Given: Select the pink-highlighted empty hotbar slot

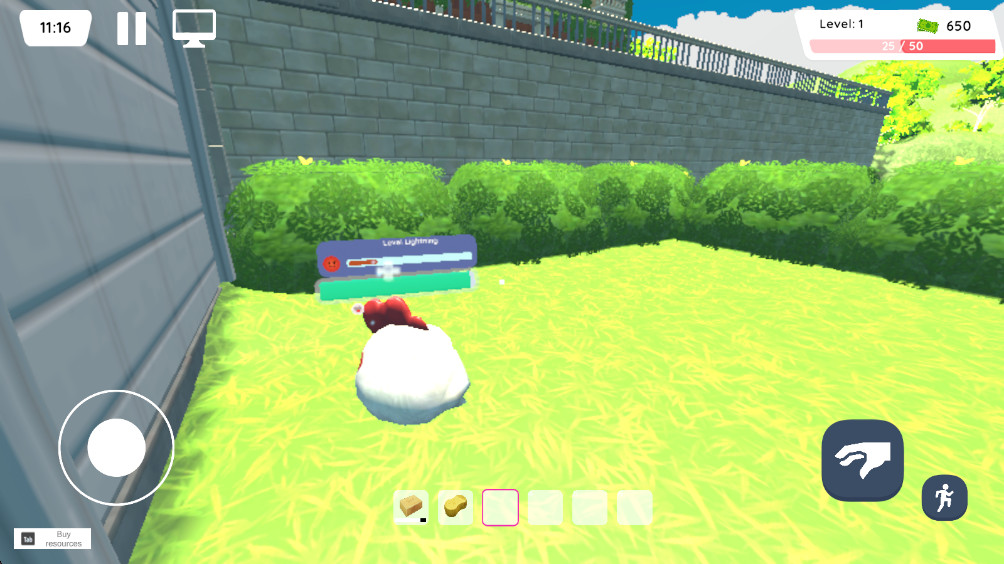Looking at the screenshot, I should (x=500, y=507).
